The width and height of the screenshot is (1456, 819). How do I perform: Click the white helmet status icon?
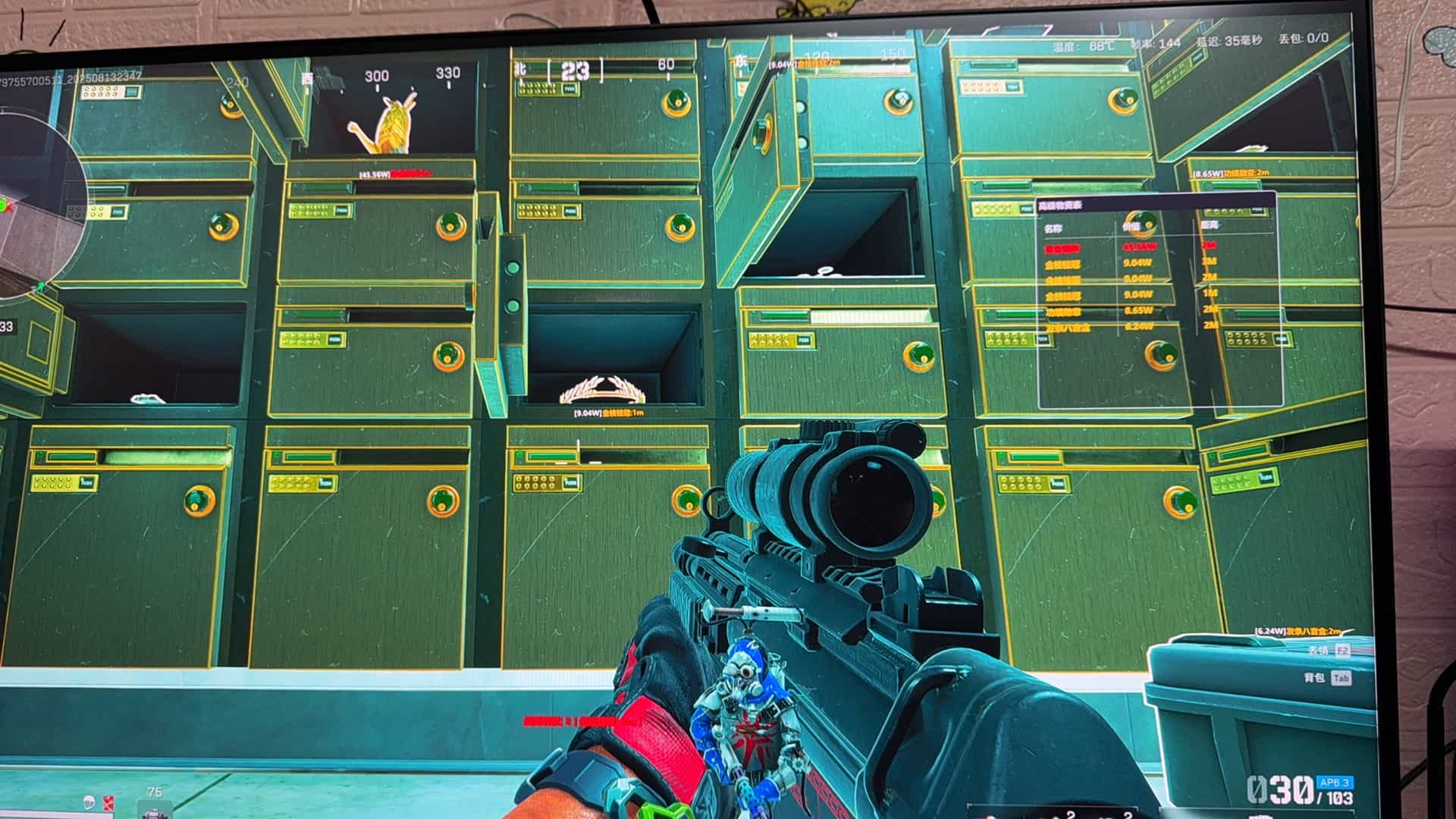[x=89, y=801]
